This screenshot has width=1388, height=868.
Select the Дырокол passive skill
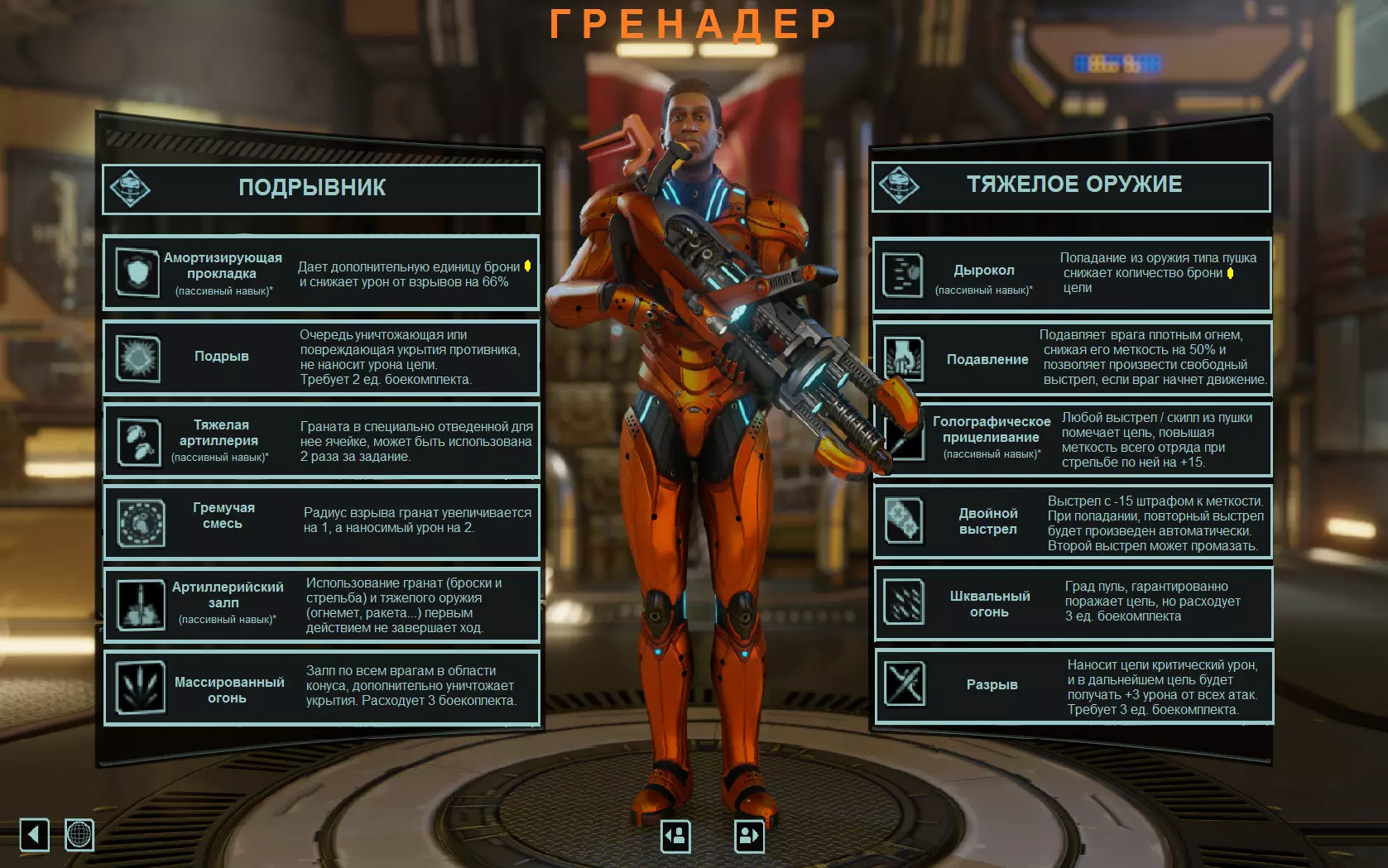[1072, 274]
